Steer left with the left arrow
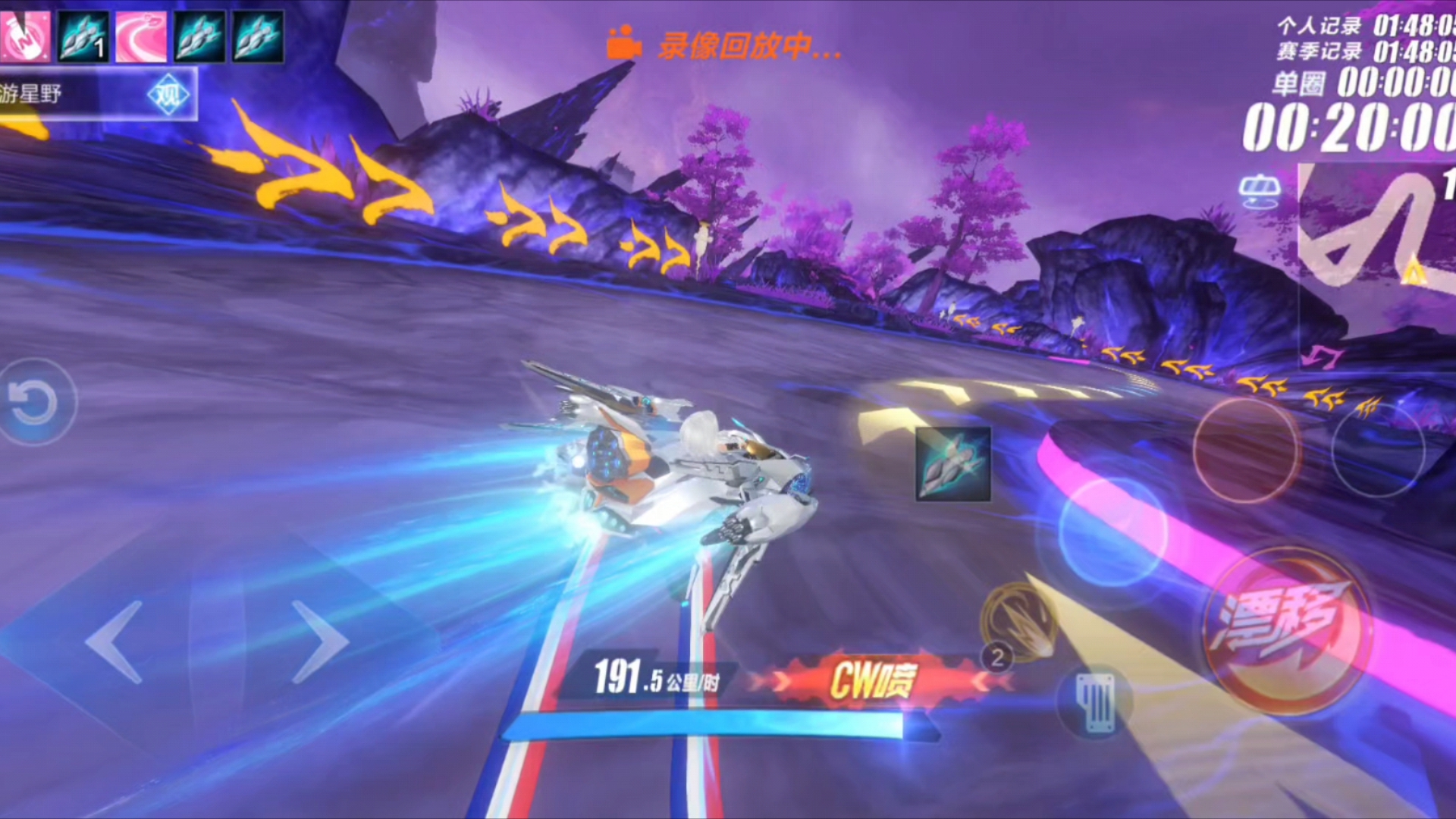This screenshot has width=1456, height=819. point(115,642)
